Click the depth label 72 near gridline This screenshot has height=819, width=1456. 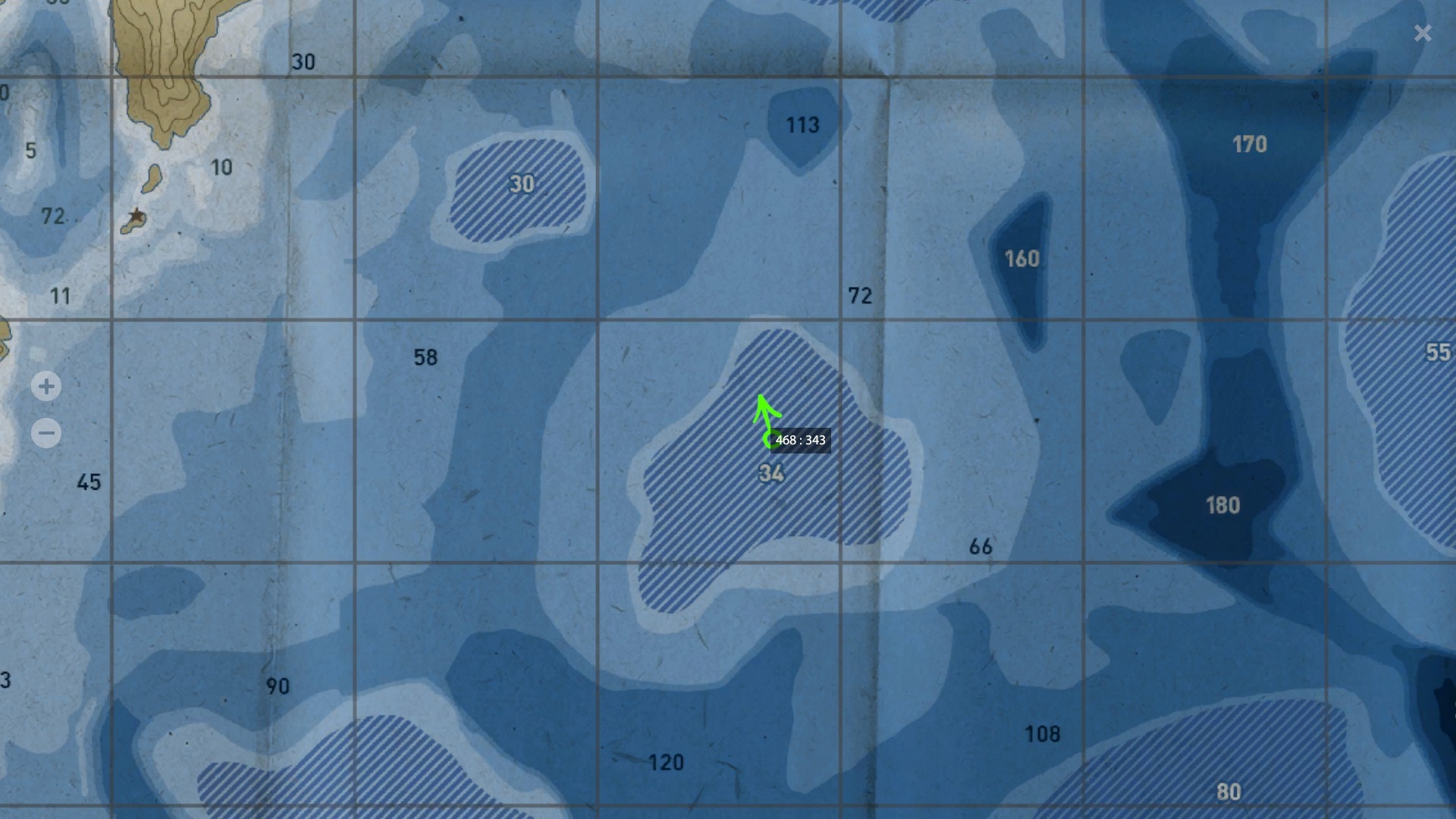coord(861,297)
